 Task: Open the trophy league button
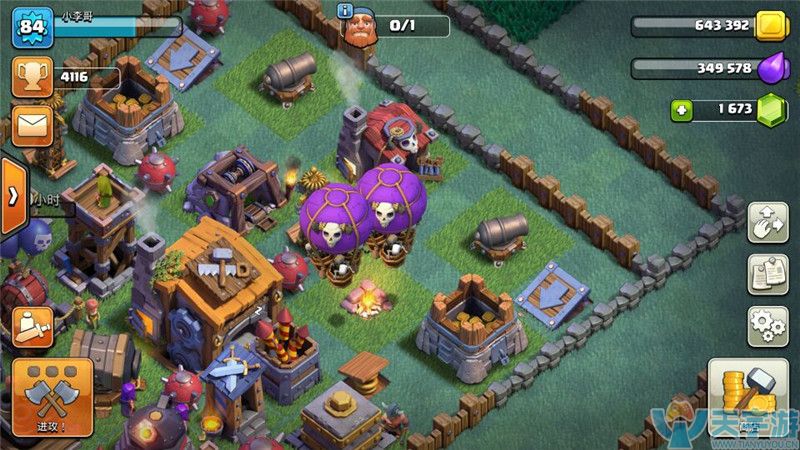tap(31, 75)
